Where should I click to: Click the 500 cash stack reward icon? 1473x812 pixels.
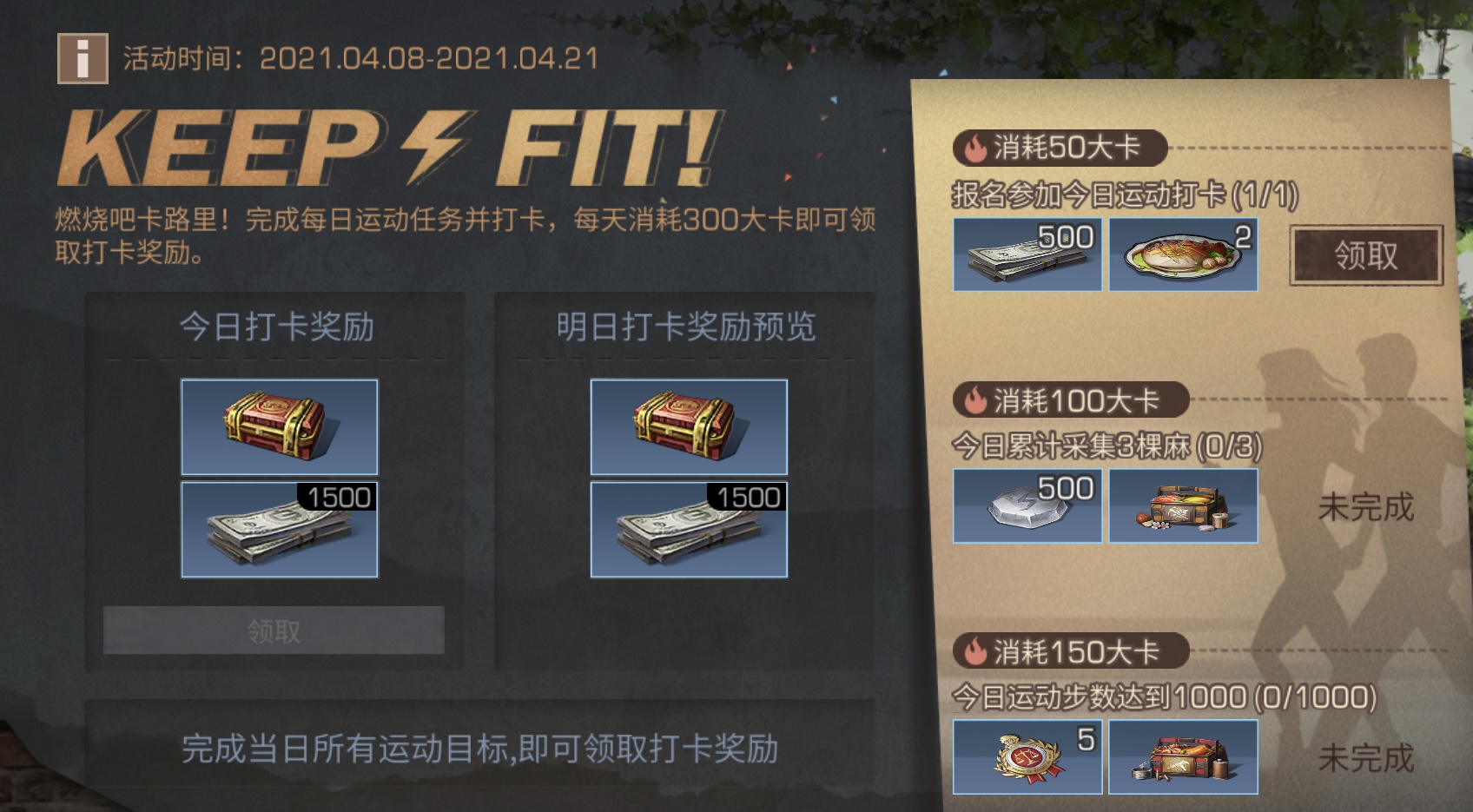click(x=1027, y=256)
